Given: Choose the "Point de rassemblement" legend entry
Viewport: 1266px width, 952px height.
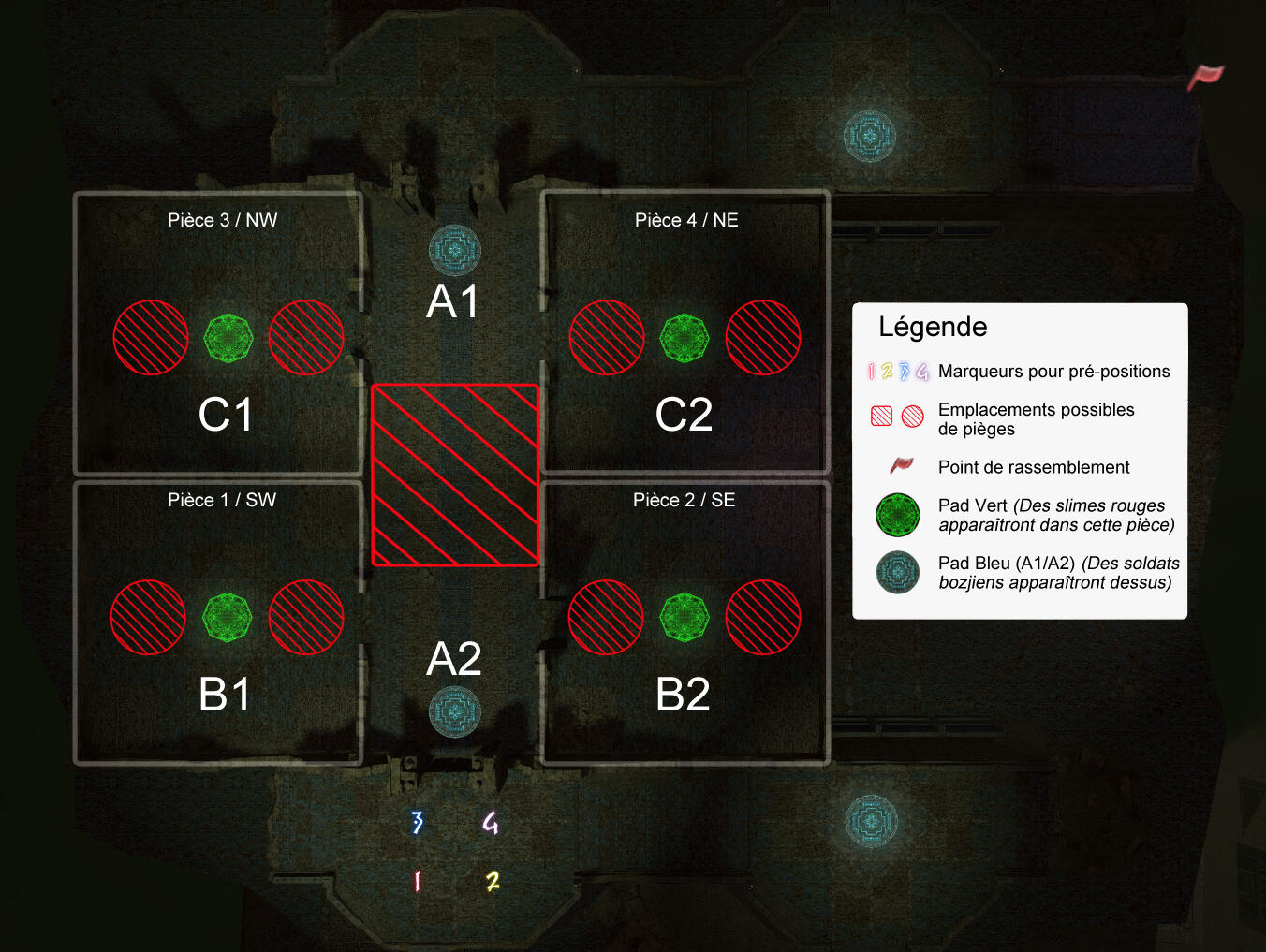Looking at the screenshot, I should click(1033, 467).
